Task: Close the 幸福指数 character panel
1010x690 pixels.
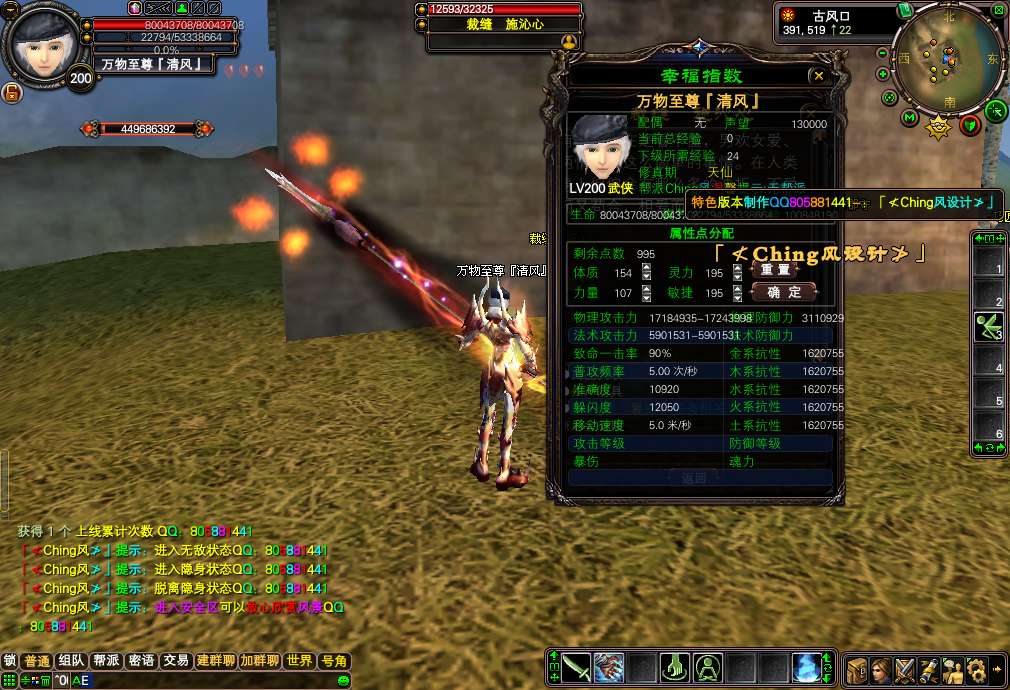Action: tap(819, 75)
